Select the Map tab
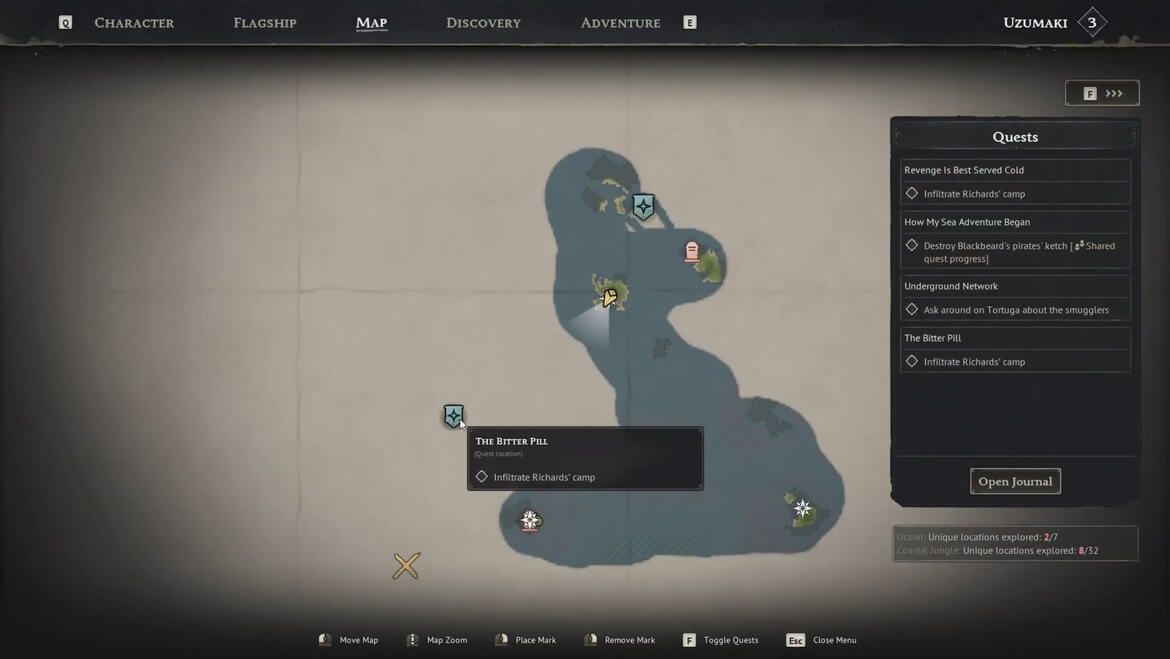The width and height of the screenshot is (1170, 659). [371, 23]
